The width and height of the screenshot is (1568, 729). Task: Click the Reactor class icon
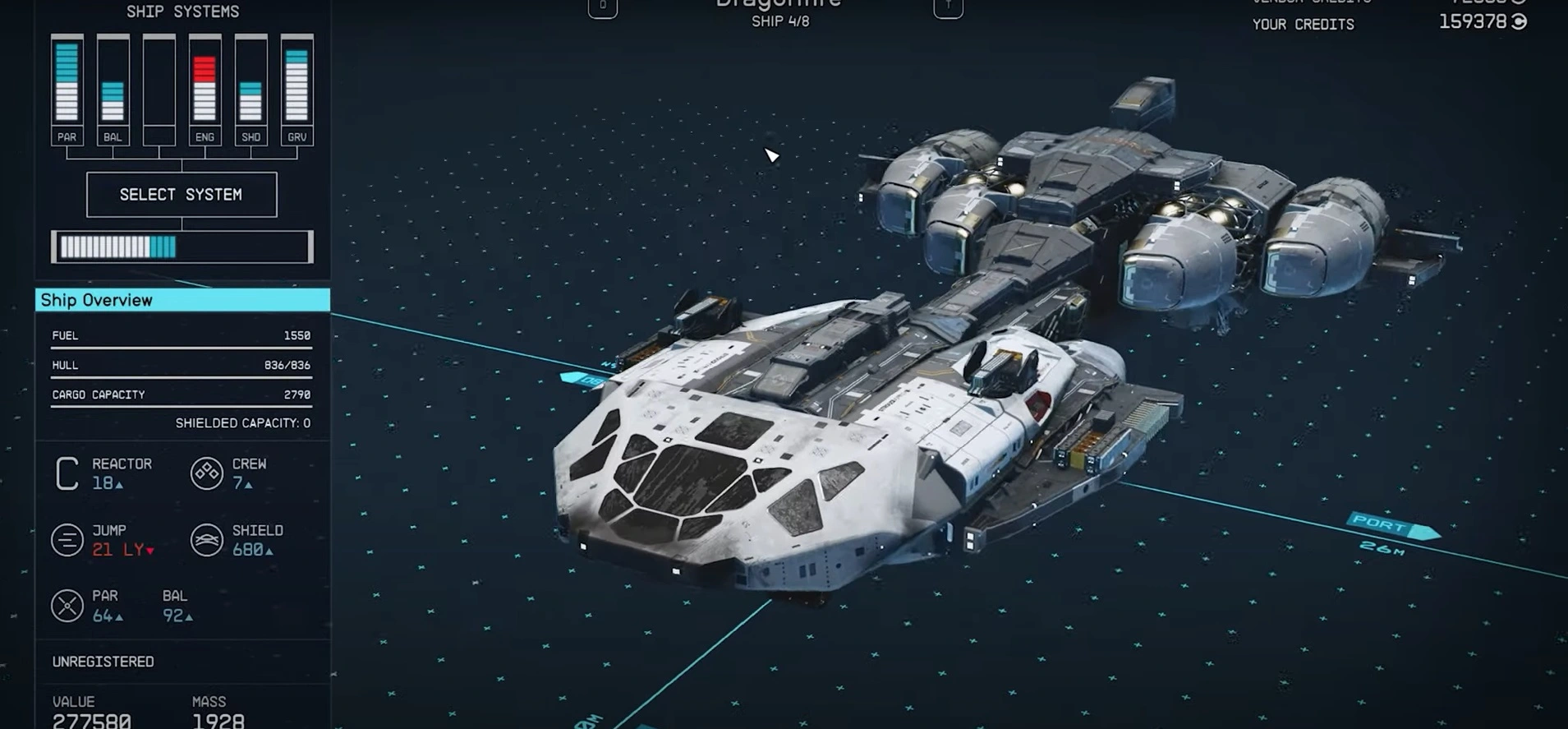click(67, 473)
